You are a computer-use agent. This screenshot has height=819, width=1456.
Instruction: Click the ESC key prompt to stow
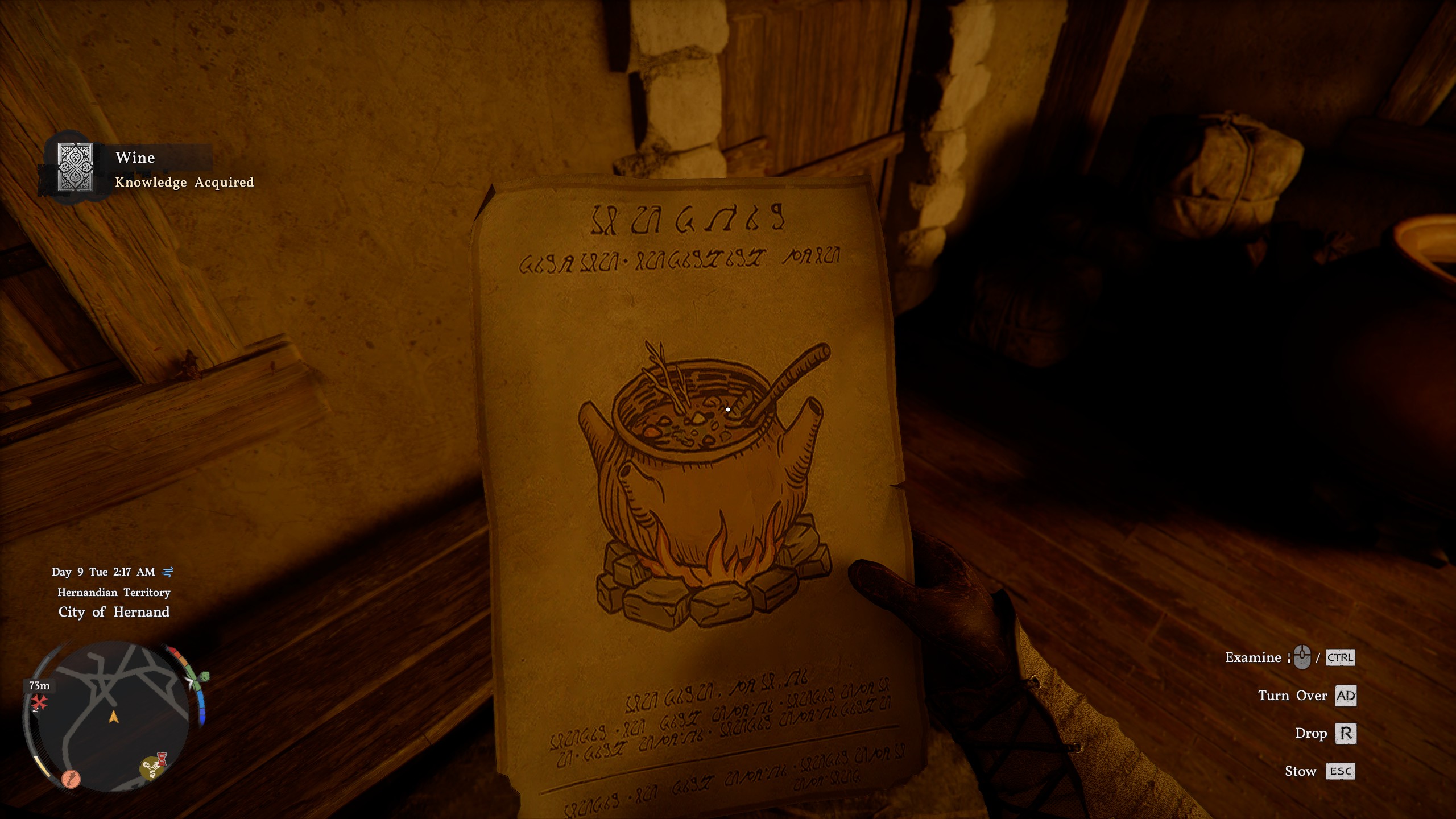[1342, 772]
